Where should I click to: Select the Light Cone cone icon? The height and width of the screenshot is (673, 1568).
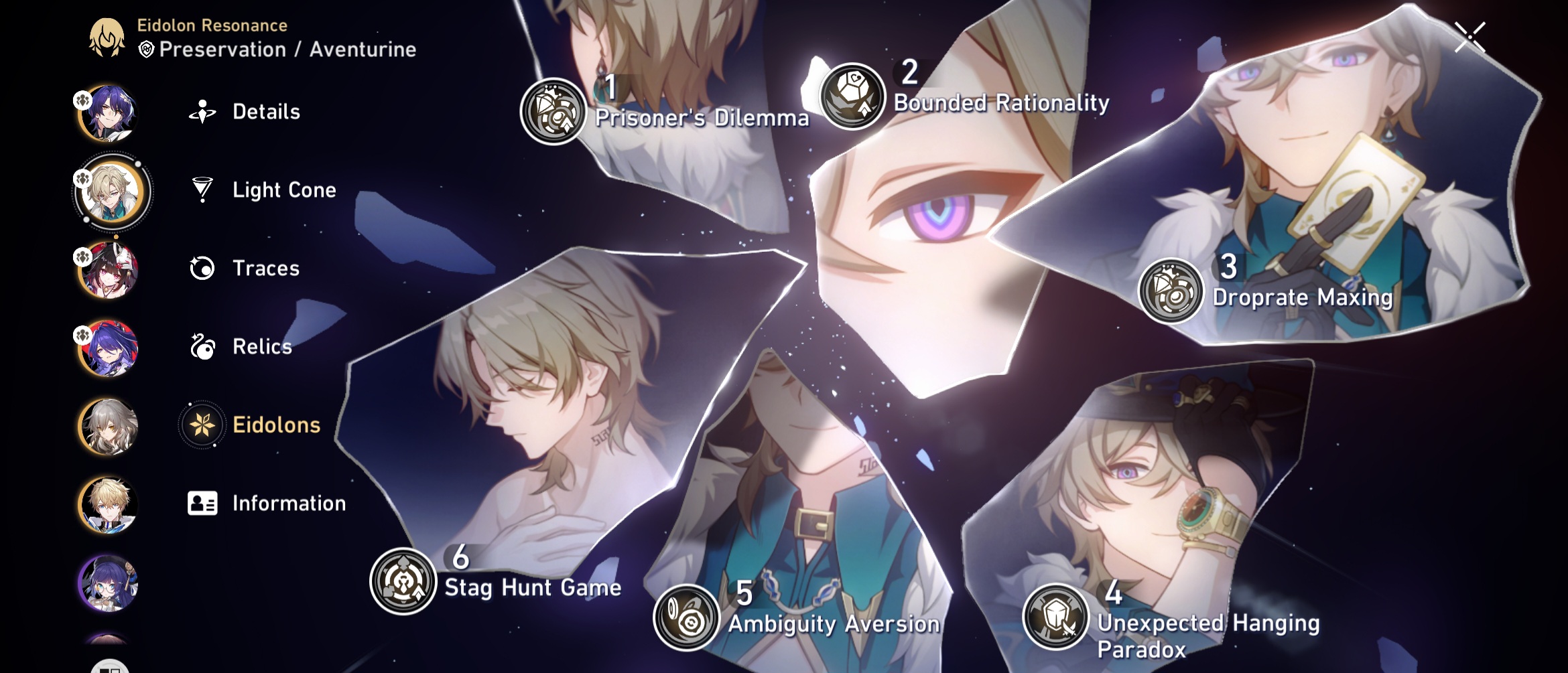[201, 190]
